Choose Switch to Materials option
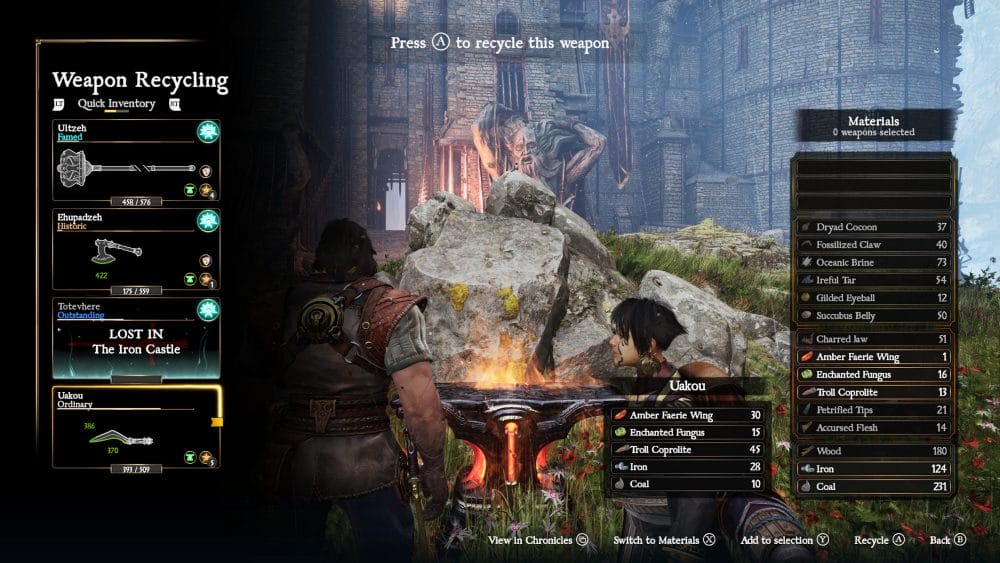The width and height of the screenshot is (1000, 563). tap(664, 540)
